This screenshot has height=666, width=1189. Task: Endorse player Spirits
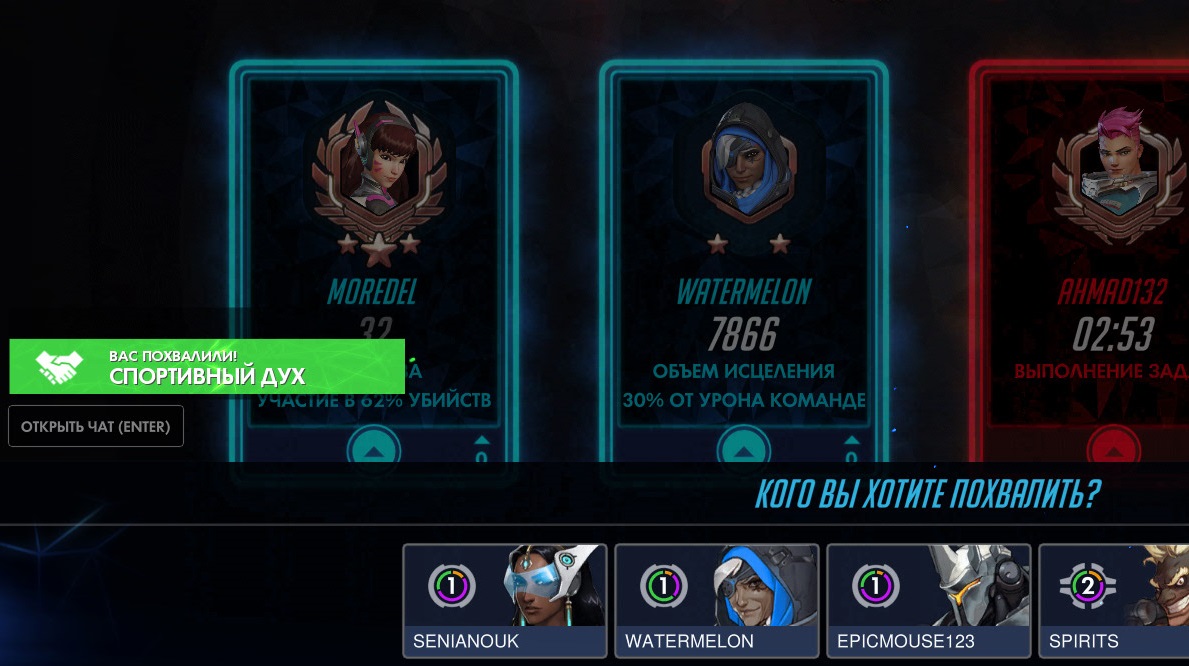(x=1114, y=601)
